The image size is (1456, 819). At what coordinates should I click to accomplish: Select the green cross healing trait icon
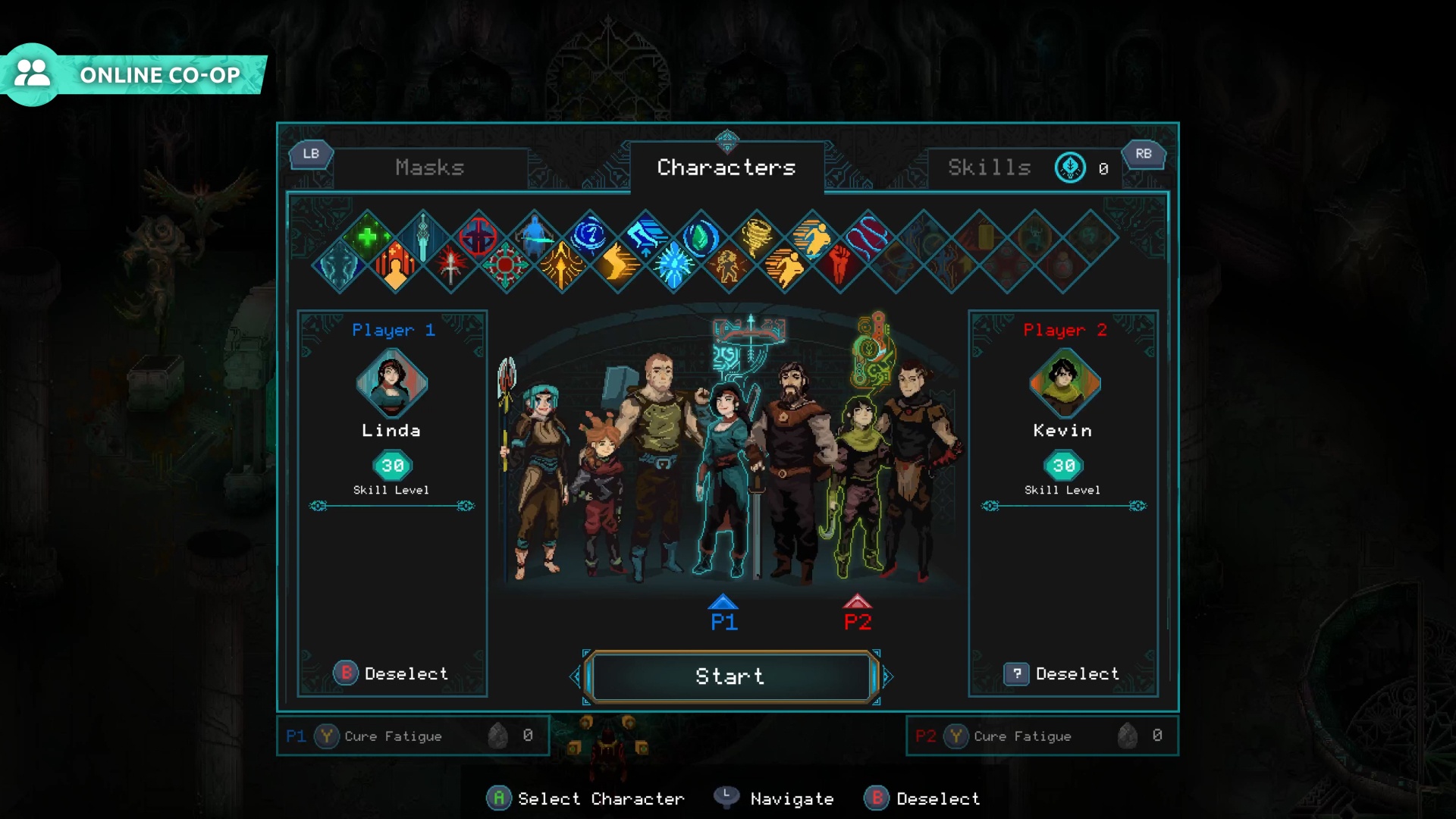point(368,237)
